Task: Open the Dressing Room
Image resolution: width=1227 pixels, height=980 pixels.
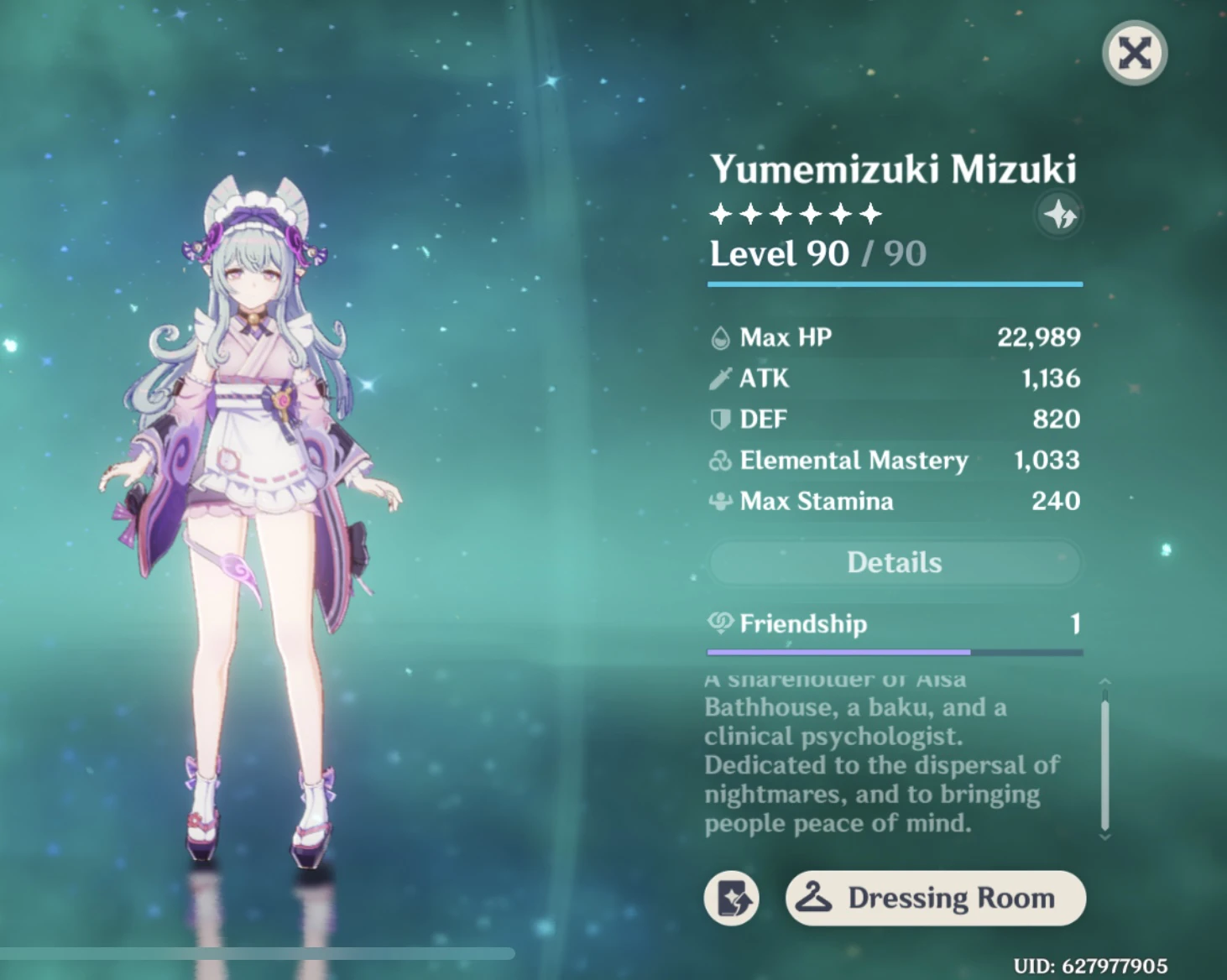Action: coord(935,898)
